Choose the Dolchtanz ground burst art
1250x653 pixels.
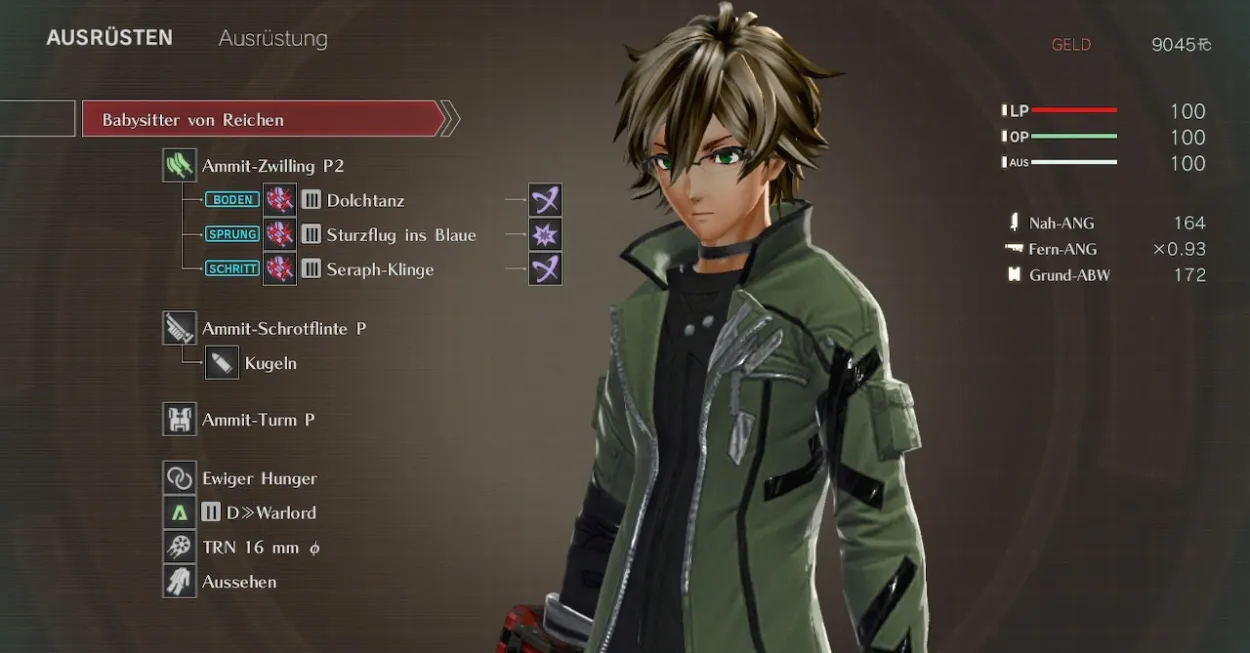tap(365, 200)
